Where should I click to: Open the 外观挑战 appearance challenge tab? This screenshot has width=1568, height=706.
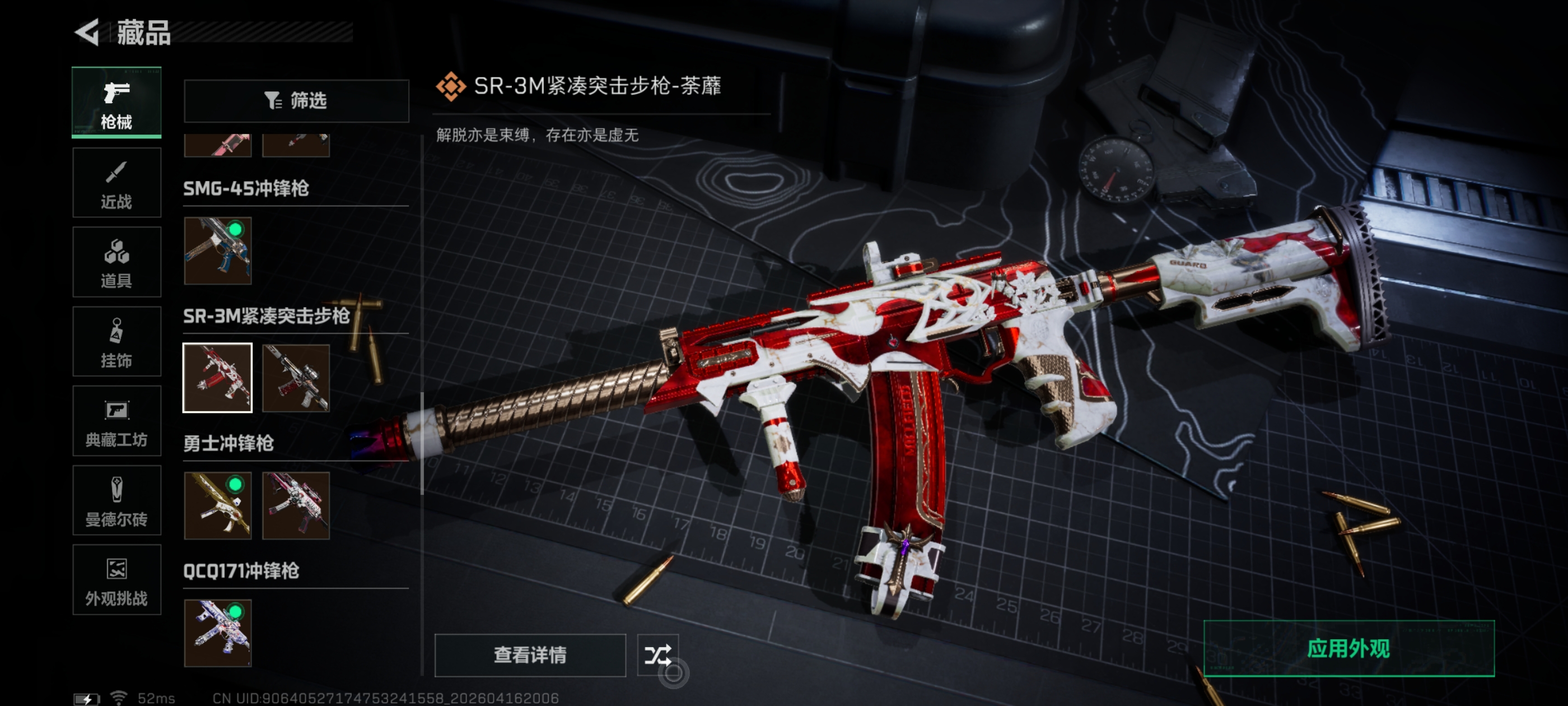(x=116, y=580)
